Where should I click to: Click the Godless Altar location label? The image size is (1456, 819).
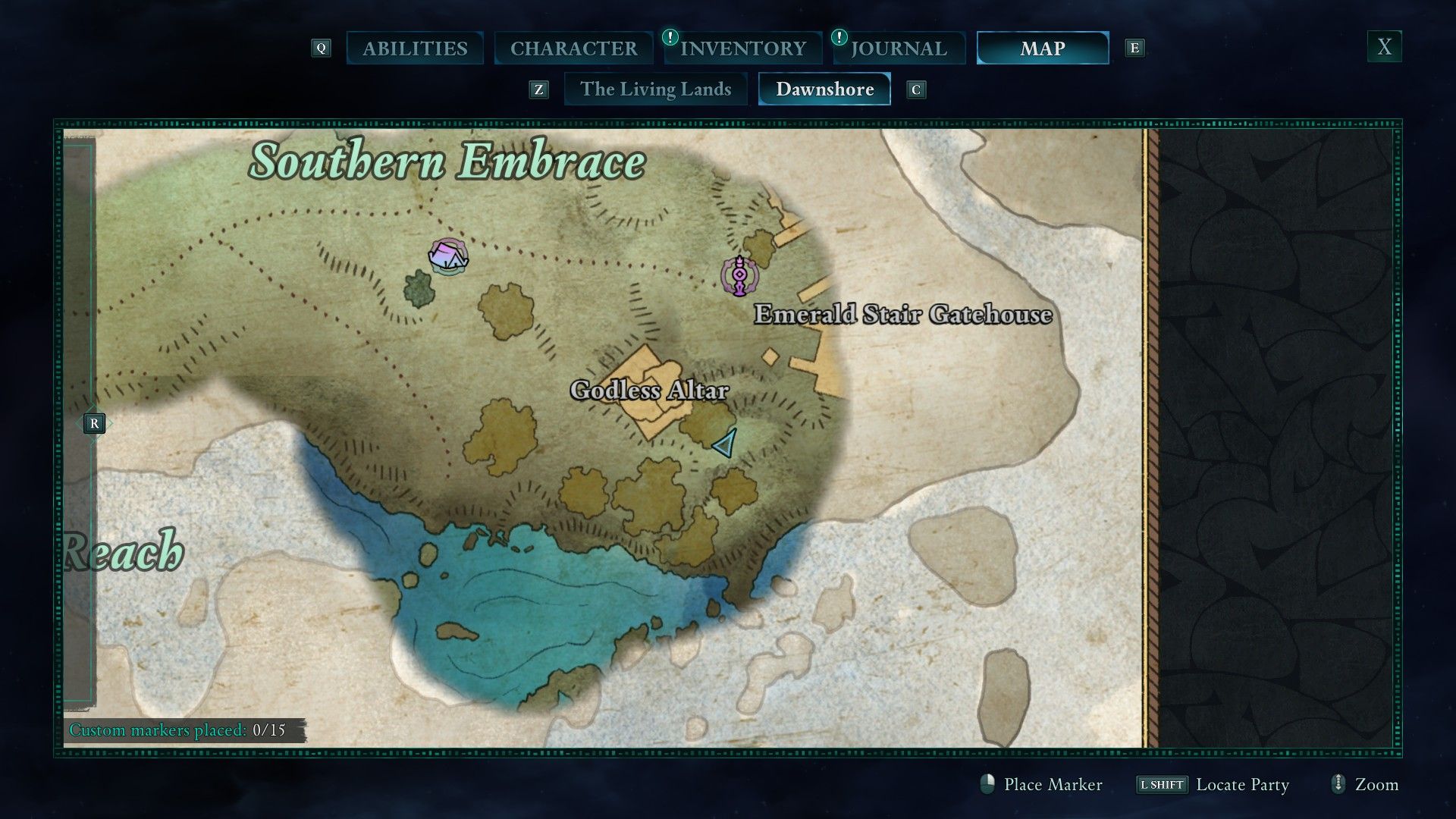point(650,392)
